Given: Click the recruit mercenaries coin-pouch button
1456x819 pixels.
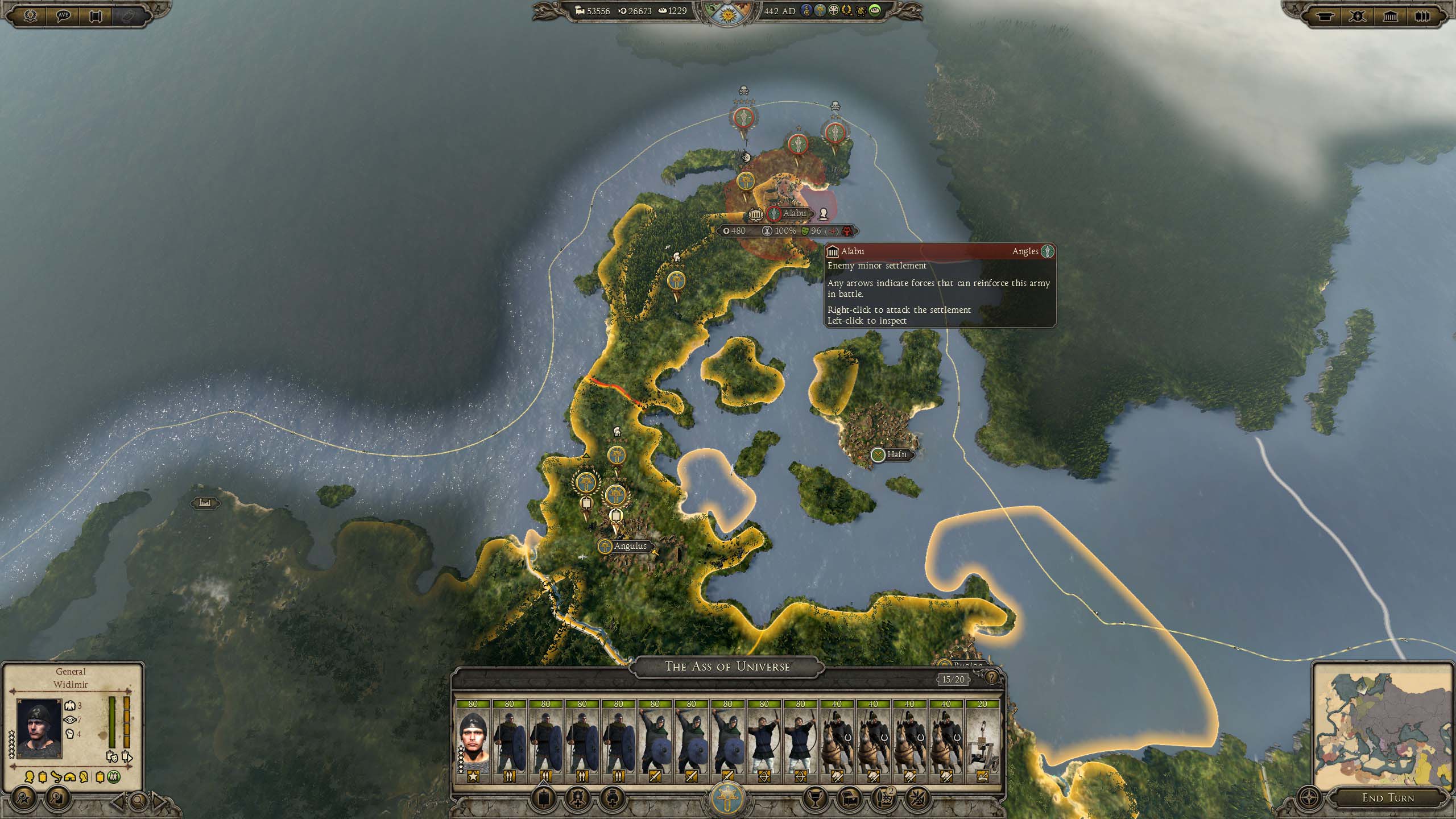Looking at the screenshot, I should click(x=612, y=799).
